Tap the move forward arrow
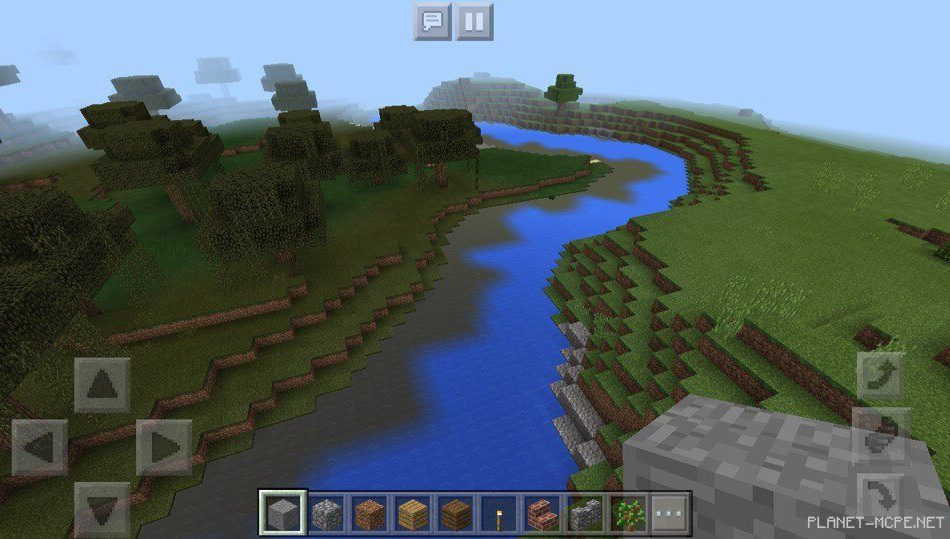The width and height of the screenshot is (950, 539). 102,385
